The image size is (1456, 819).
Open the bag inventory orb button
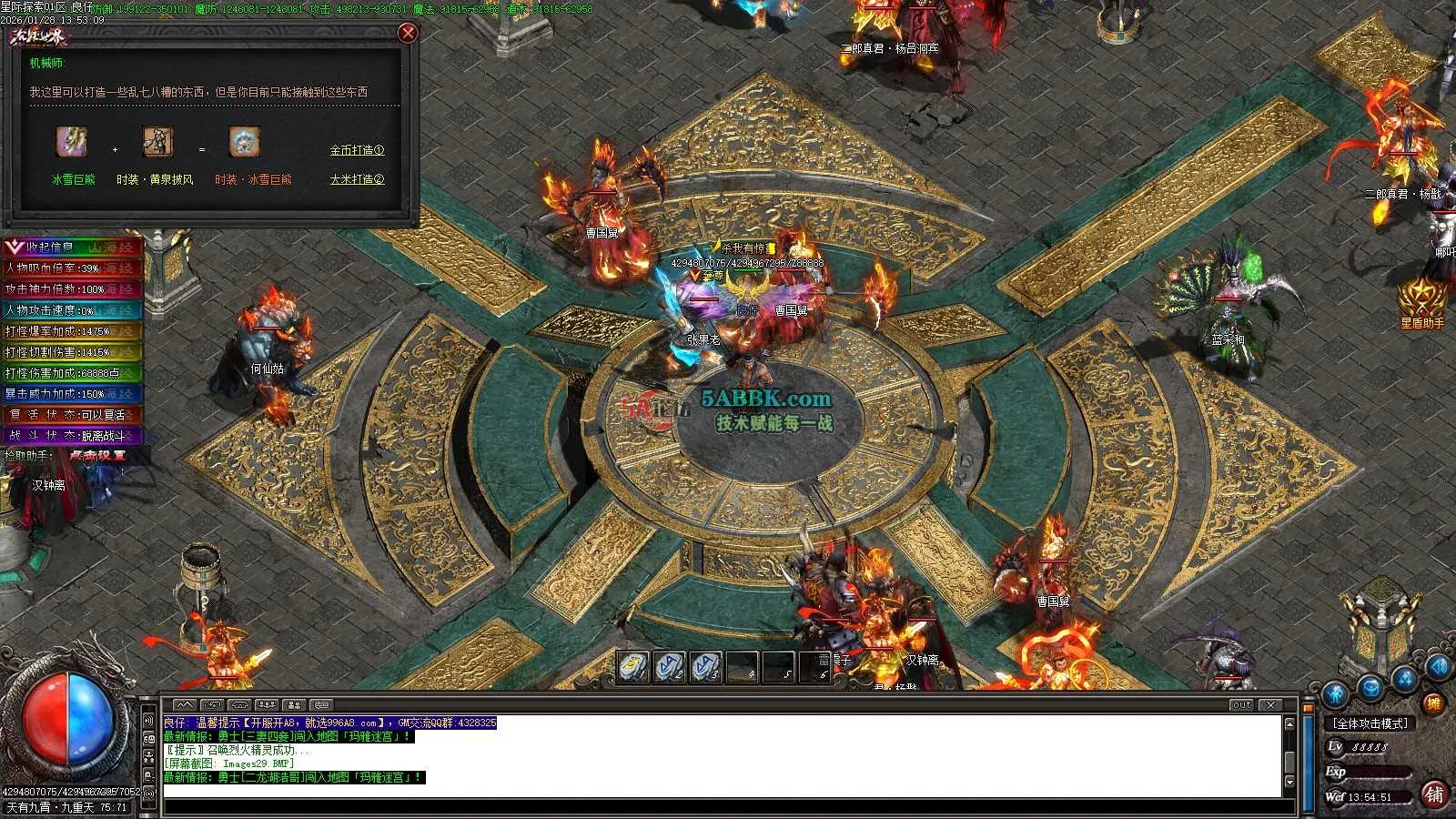(x=1371, y=687)
